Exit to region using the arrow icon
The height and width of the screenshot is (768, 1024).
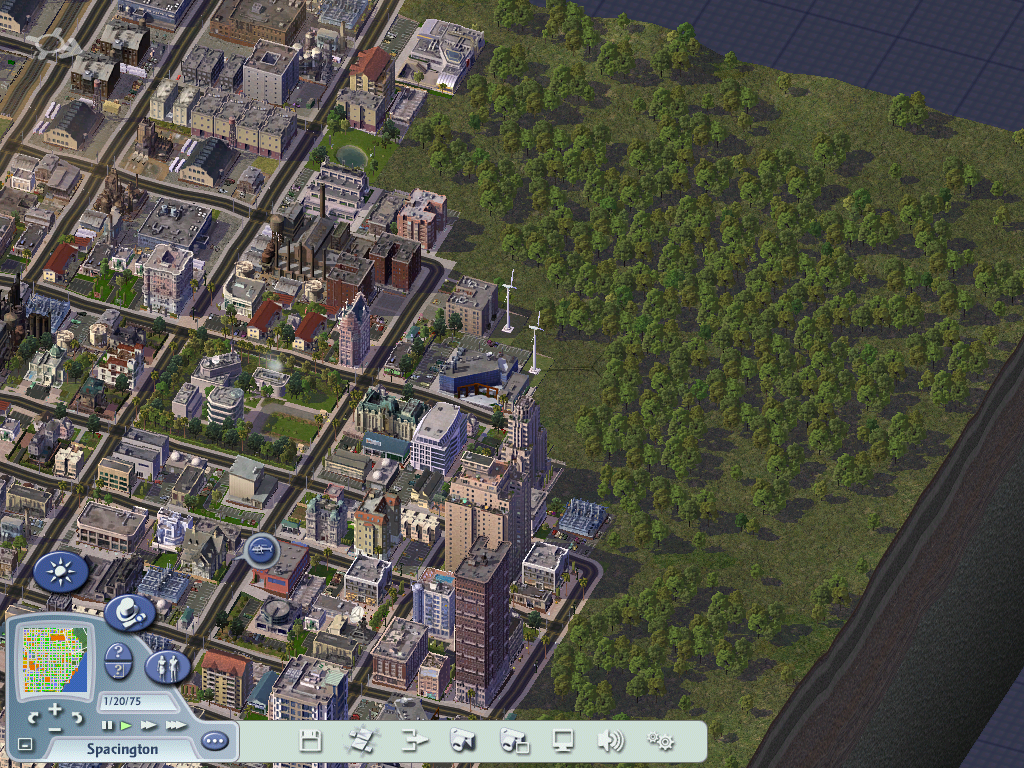tap(414, 741)
